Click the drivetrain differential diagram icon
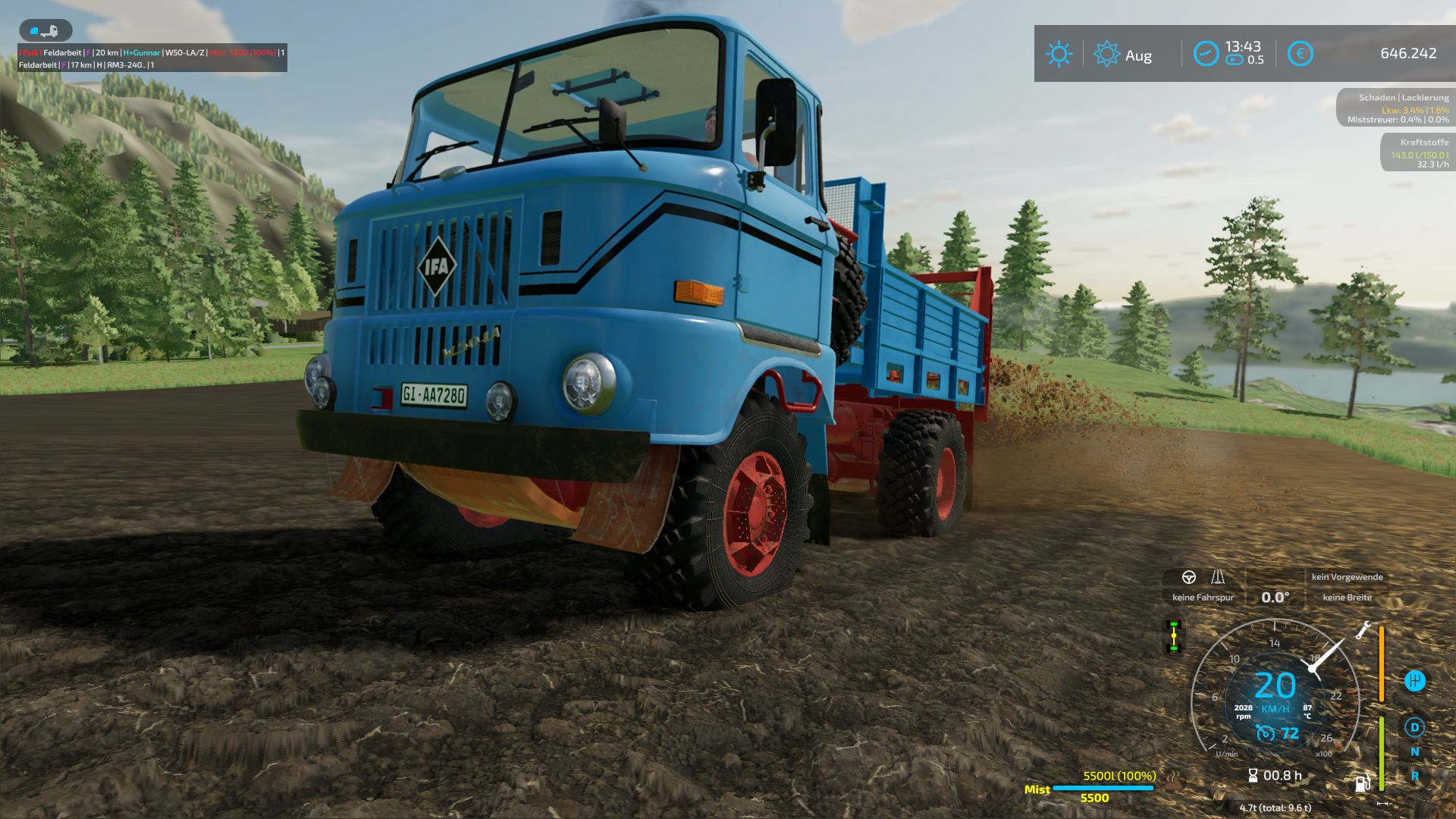The height and width of the screenshot is (819, 1456). [x=1174, y=636]
